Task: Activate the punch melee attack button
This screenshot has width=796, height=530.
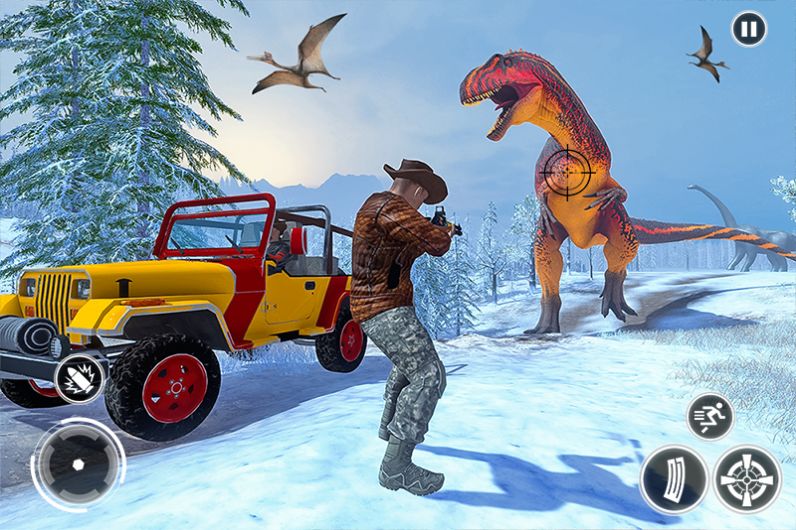Action: (x=79, y=380)
